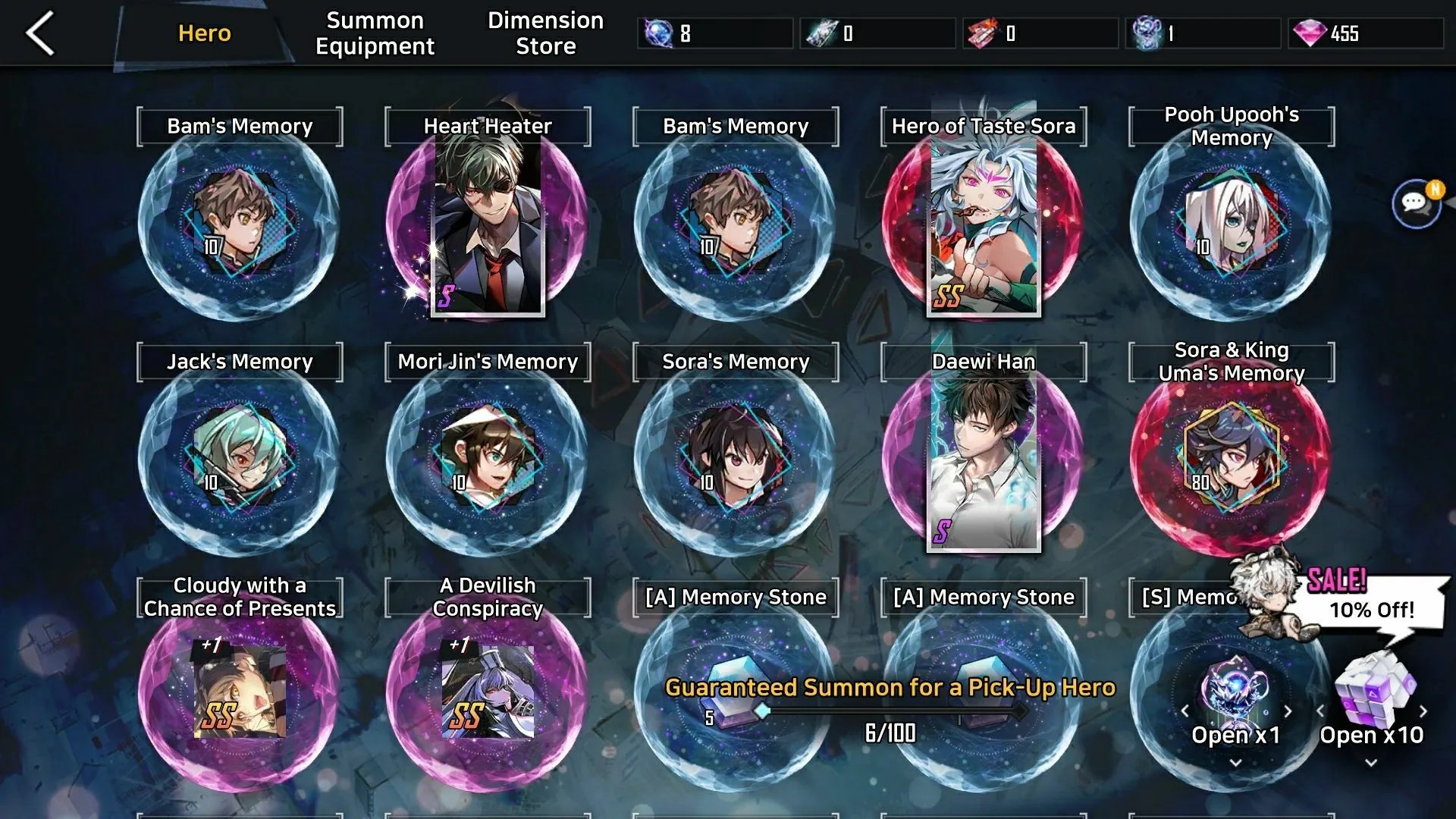Screen dimensions: 1456x819
Task: Go back using the arrow button
Action: click(x=41, y=33)
